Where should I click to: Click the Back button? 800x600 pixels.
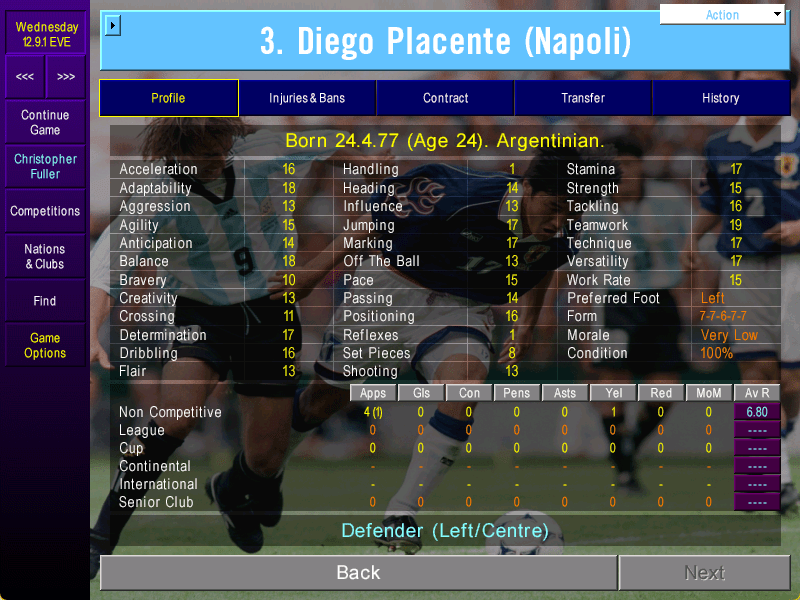click(358, 572)
